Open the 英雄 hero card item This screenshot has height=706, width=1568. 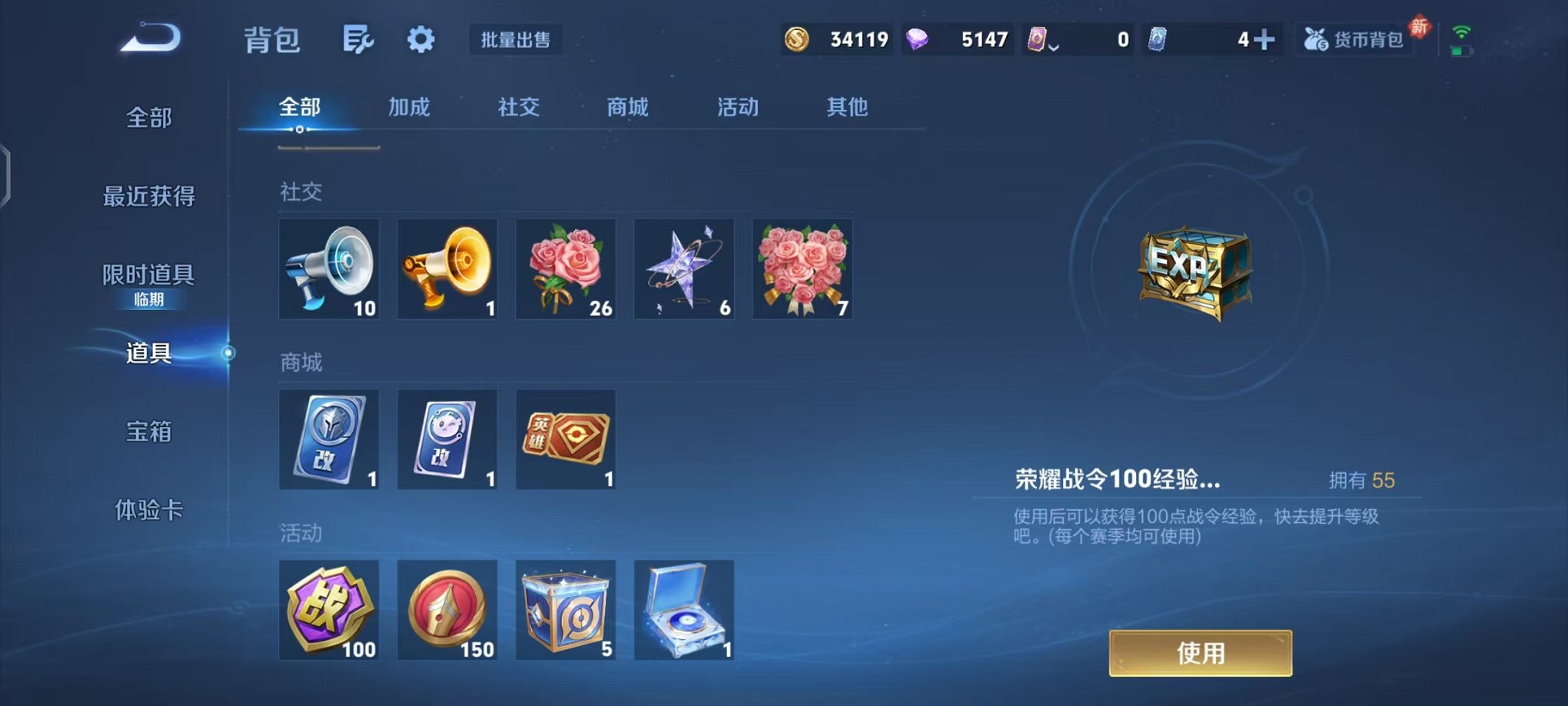[x=566, y=440]
